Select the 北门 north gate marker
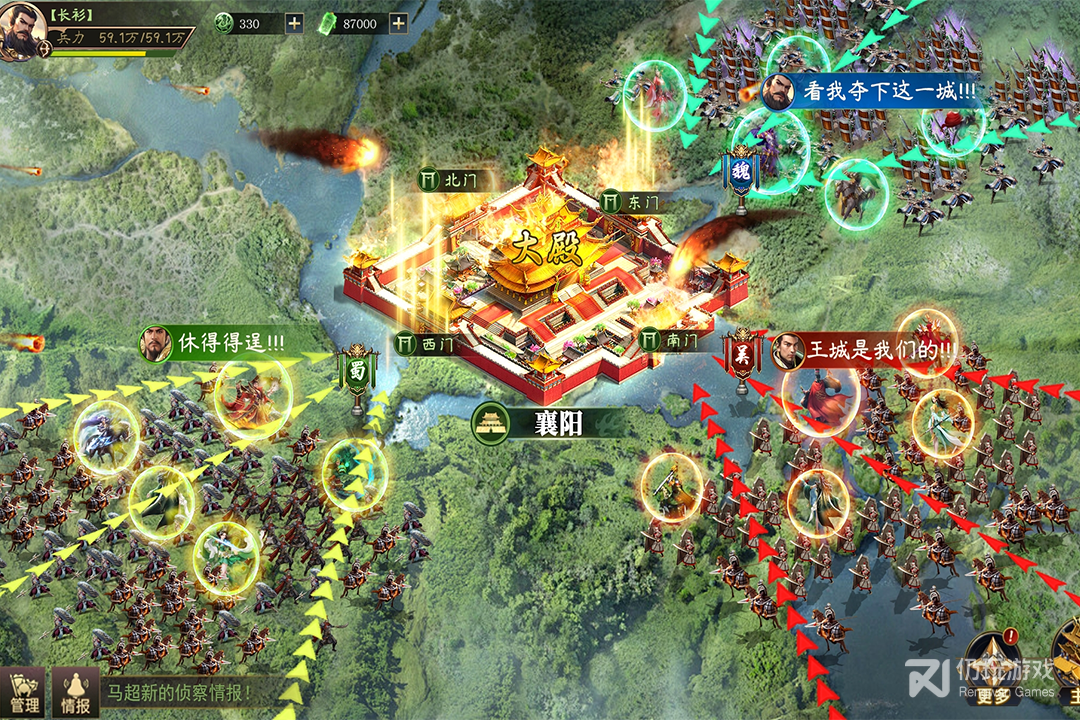The height and width of the screenshot is (720, 1080). (446, 180)
